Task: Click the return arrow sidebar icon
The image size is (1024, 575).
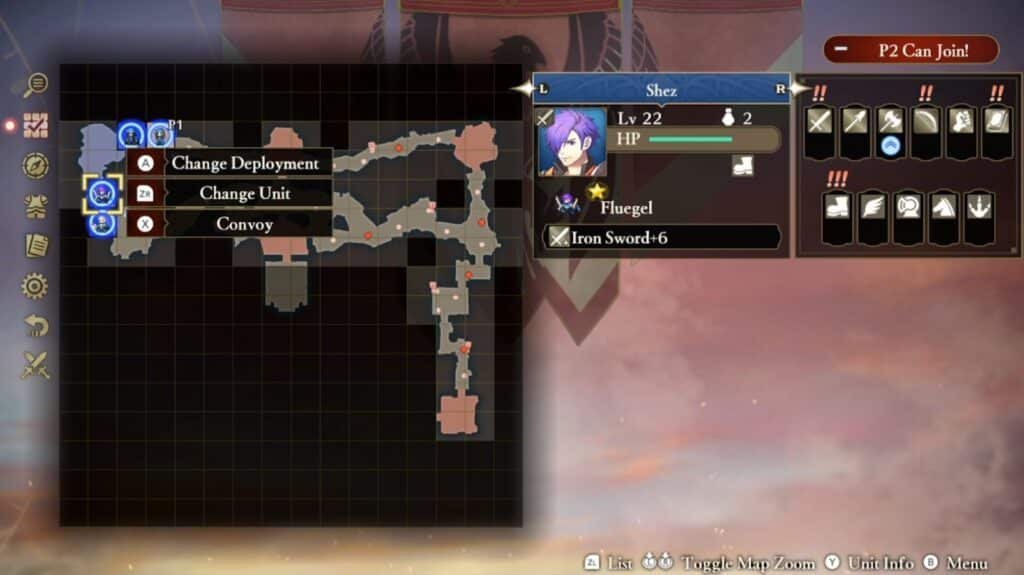Action: click(36, 326)
